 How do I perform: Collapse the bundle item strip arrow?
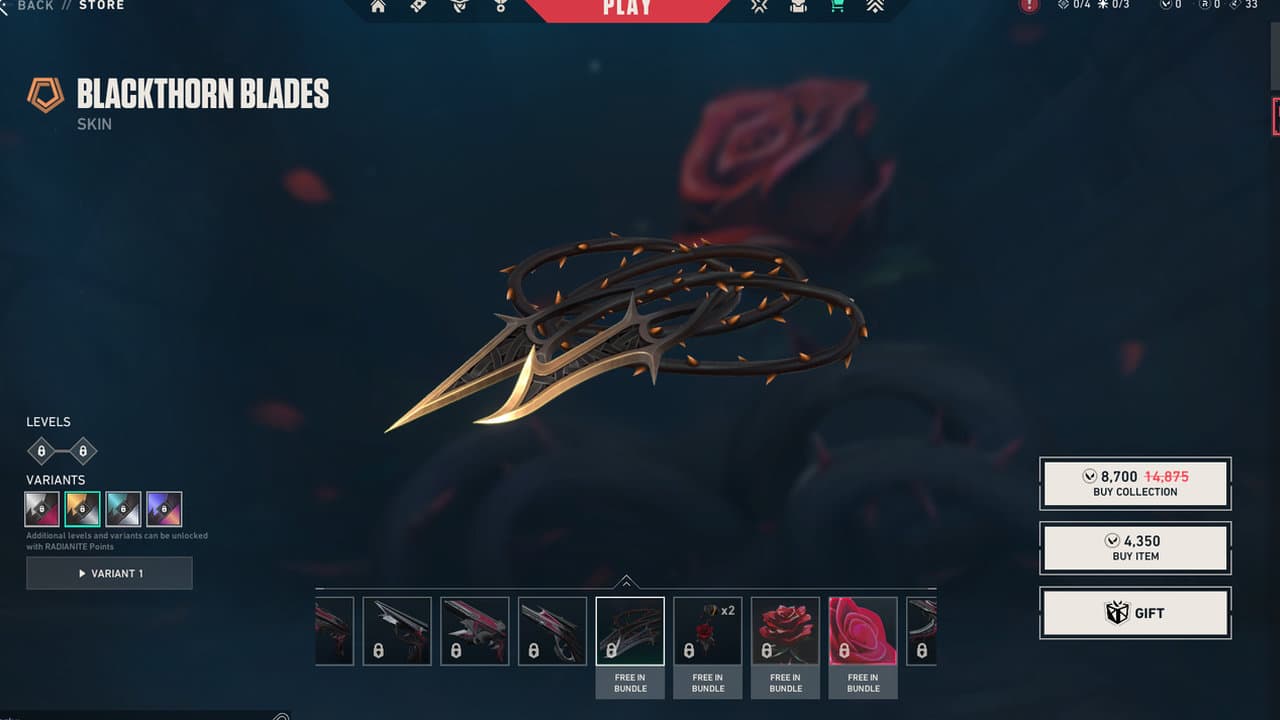coord(626,581)
